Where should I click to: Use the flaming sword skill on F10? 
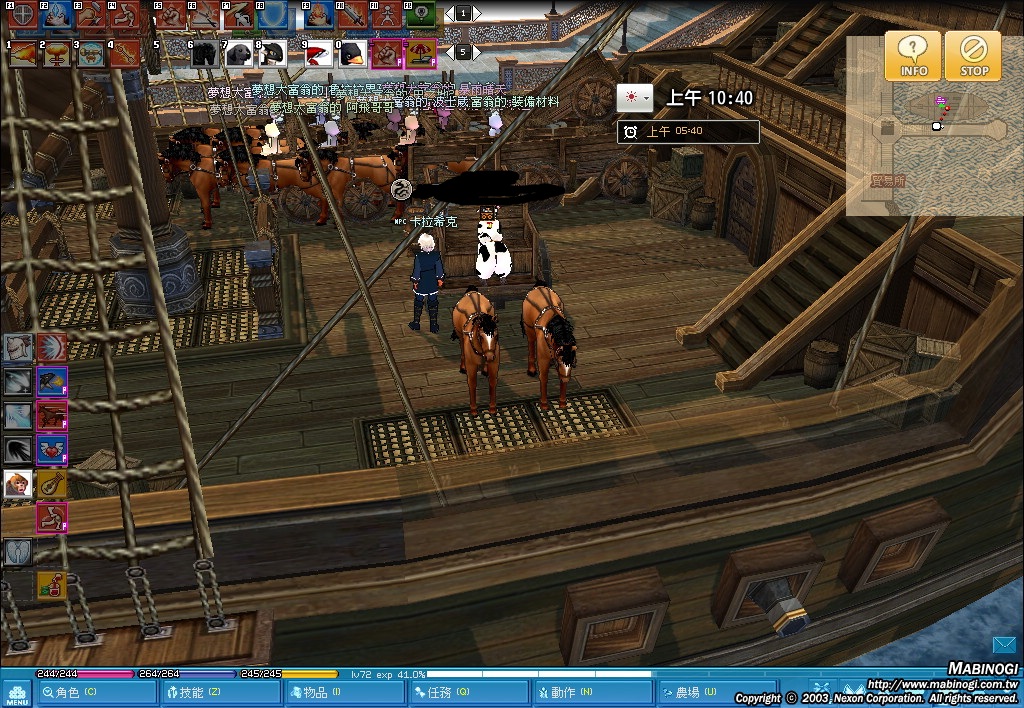click(x=353, y=15)
